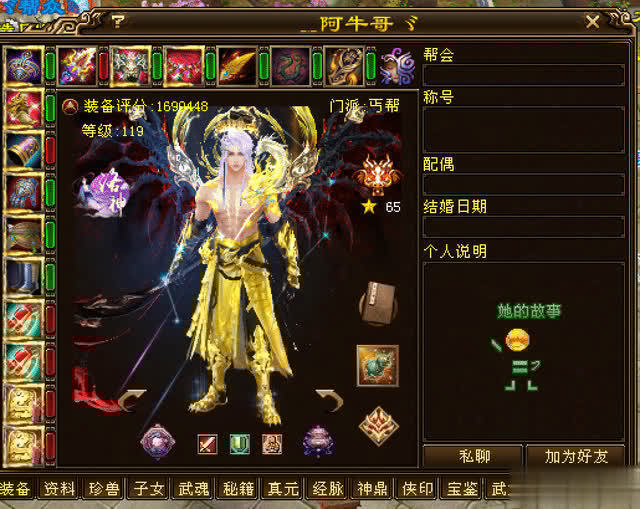
Task: Open the 珍兽 tab
Action: click(x=104, y=489)
